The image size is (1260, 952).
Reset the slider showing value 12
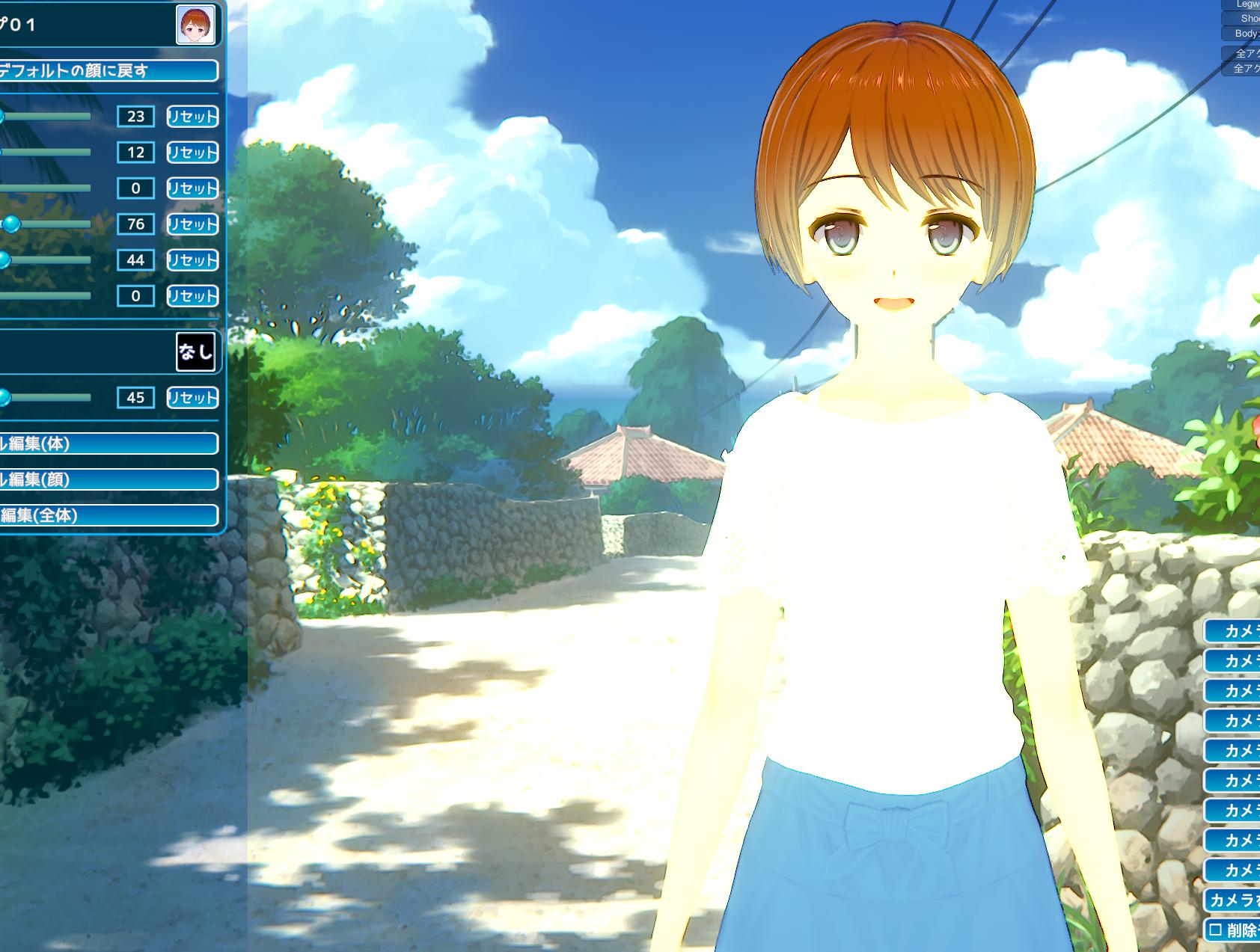(192, 153)
